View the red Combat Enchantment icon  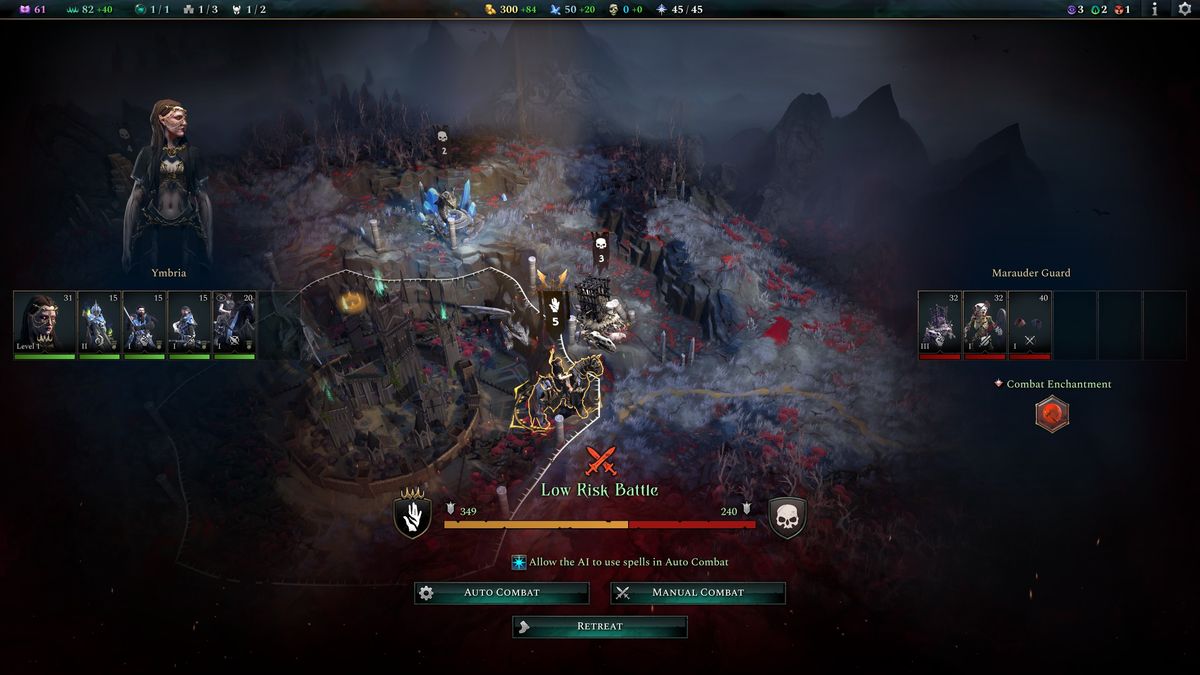click(x=1052, y=414)
